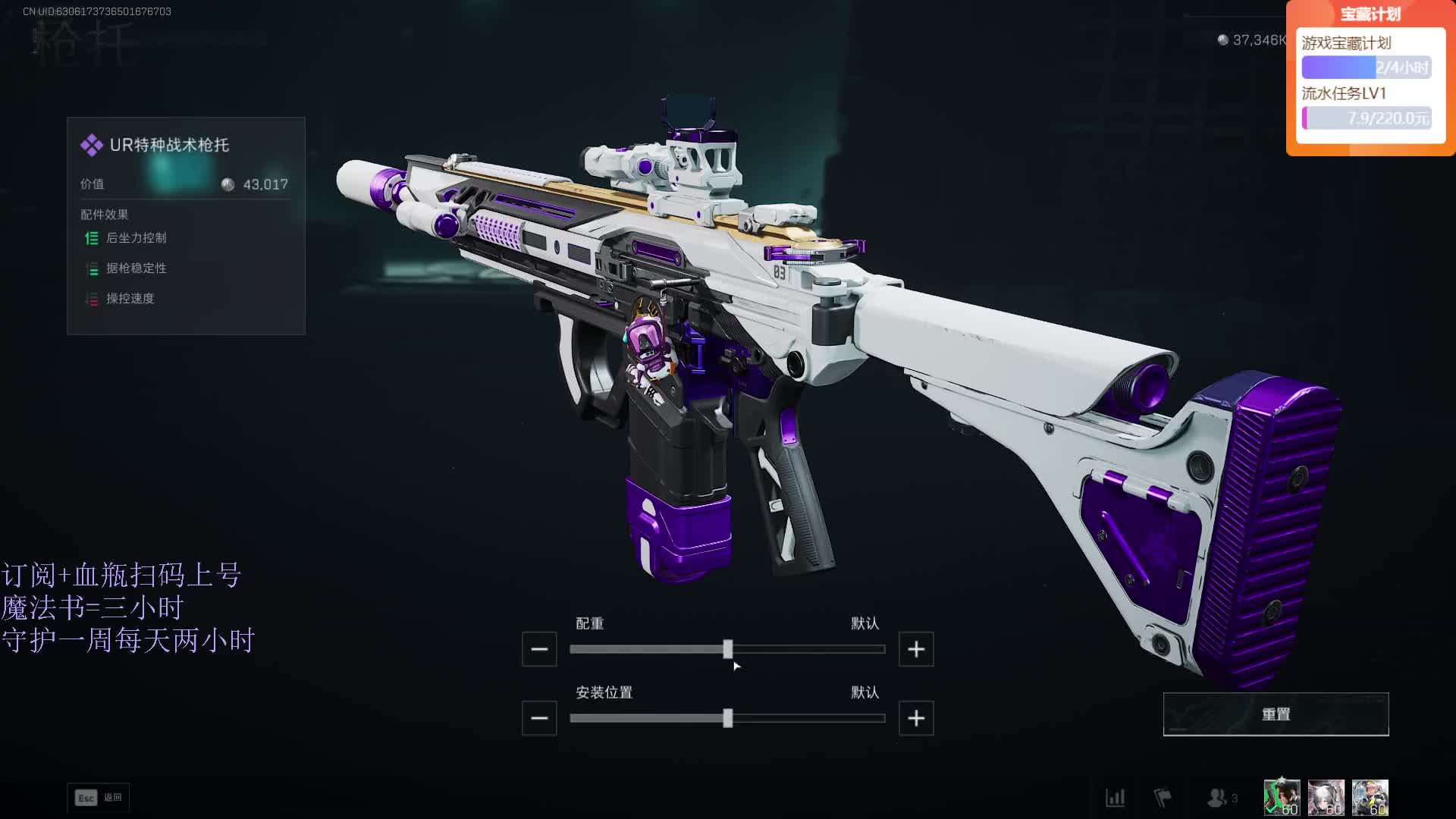Select the green-haired operator portrait
Viewport: 1456px width, 819px height.
tap(1282, 798)
